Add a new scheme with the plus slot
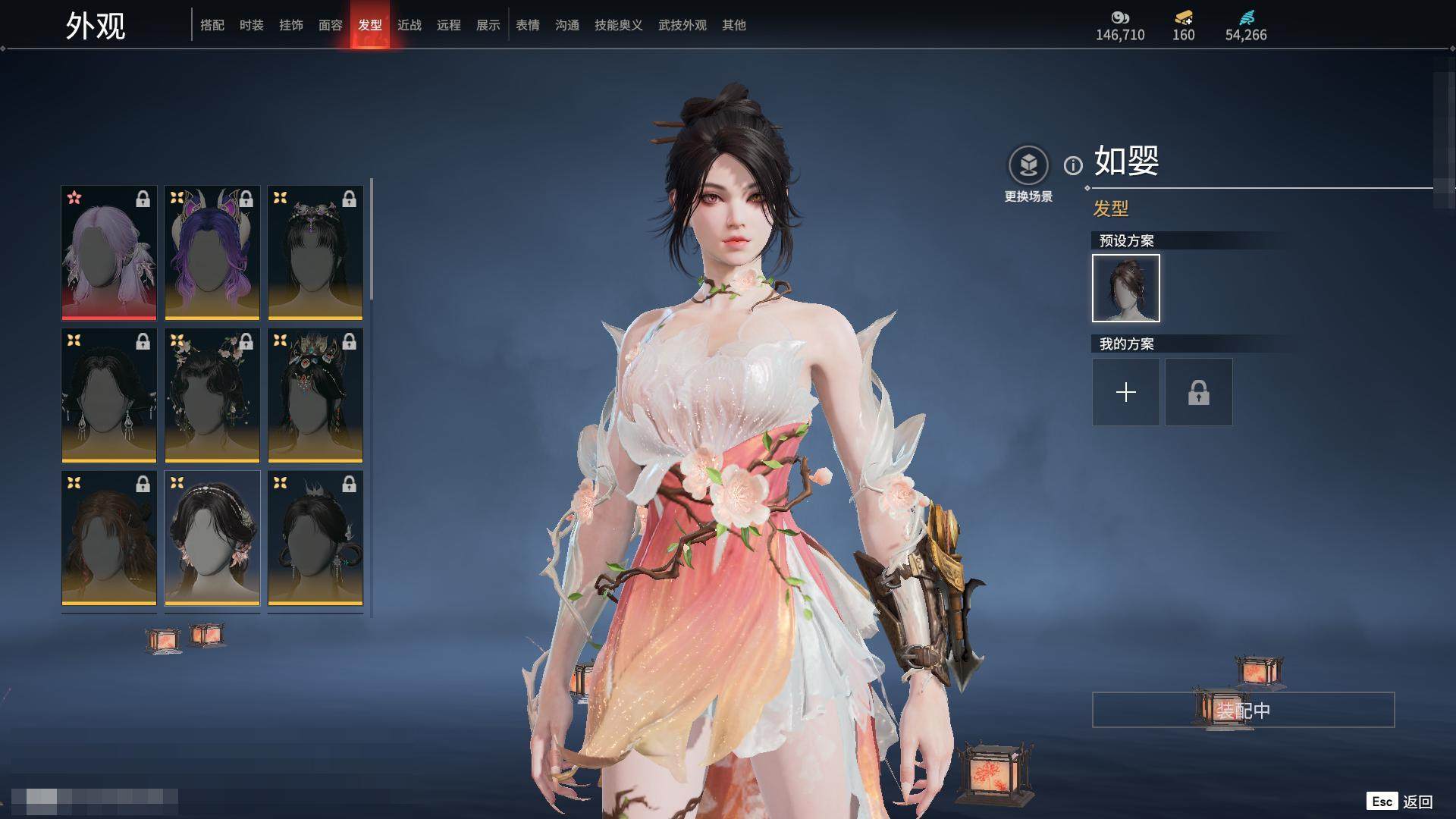This screenshot has width=1456, height=819. [1126, 392]
